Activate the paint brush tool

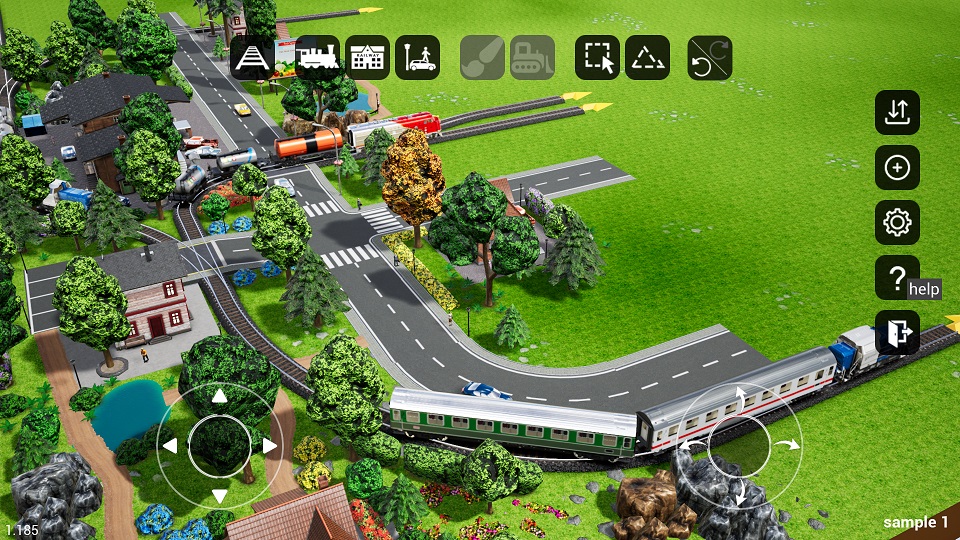coord(482,58)
